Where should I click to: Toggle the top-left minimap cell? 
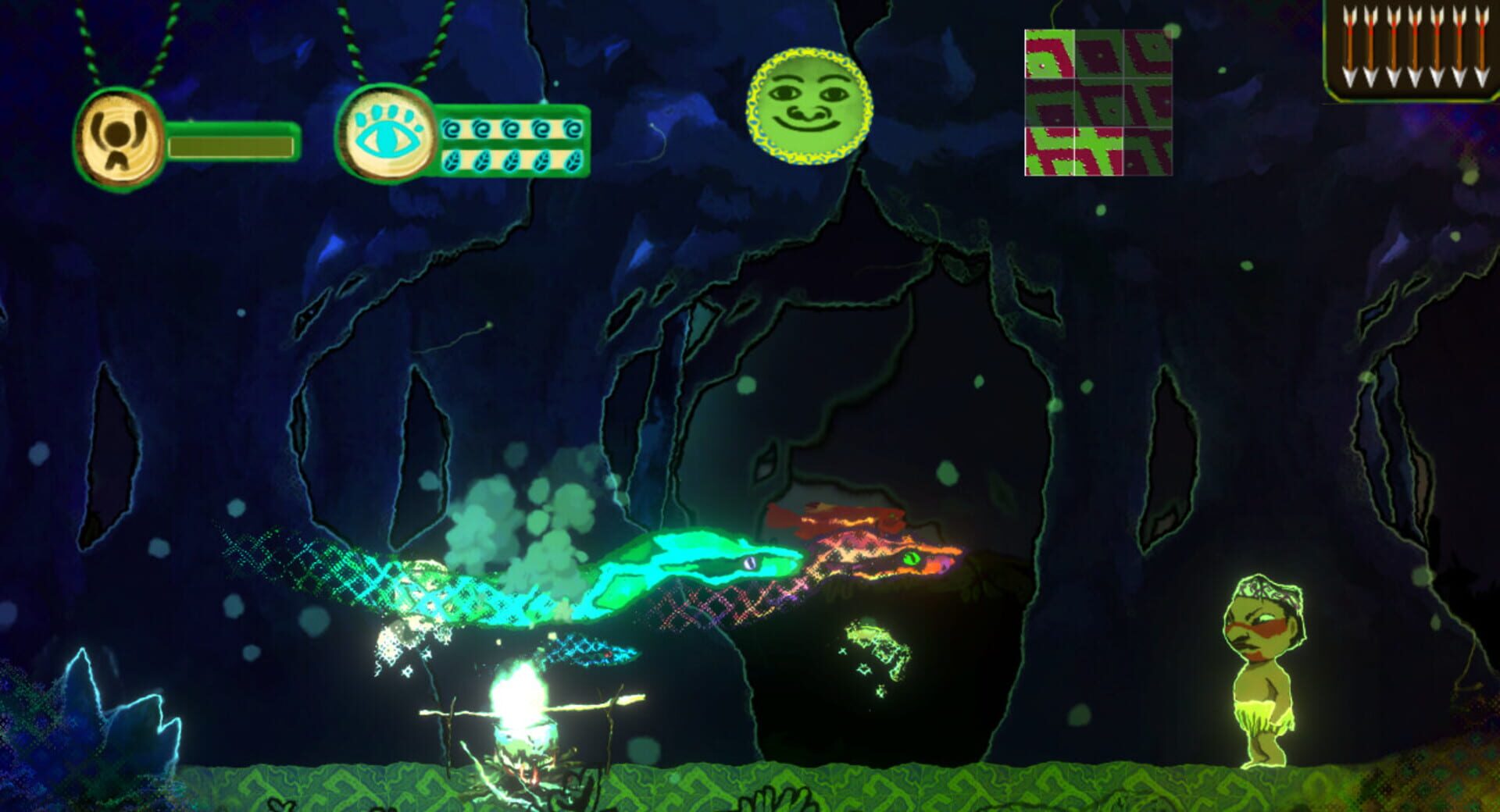point(1049,55)
